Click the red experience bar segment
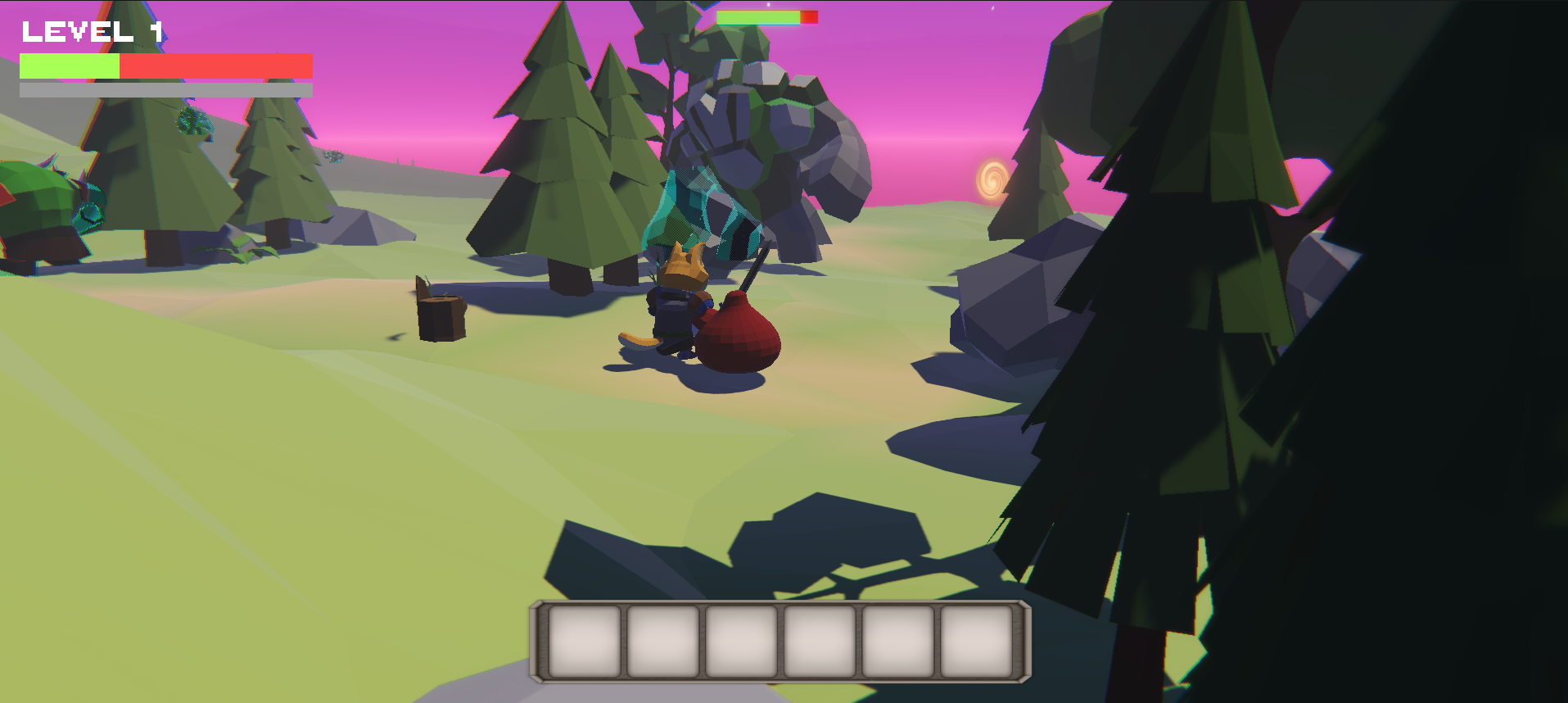Screen dimensions: 1568x703 click(217, 64)
